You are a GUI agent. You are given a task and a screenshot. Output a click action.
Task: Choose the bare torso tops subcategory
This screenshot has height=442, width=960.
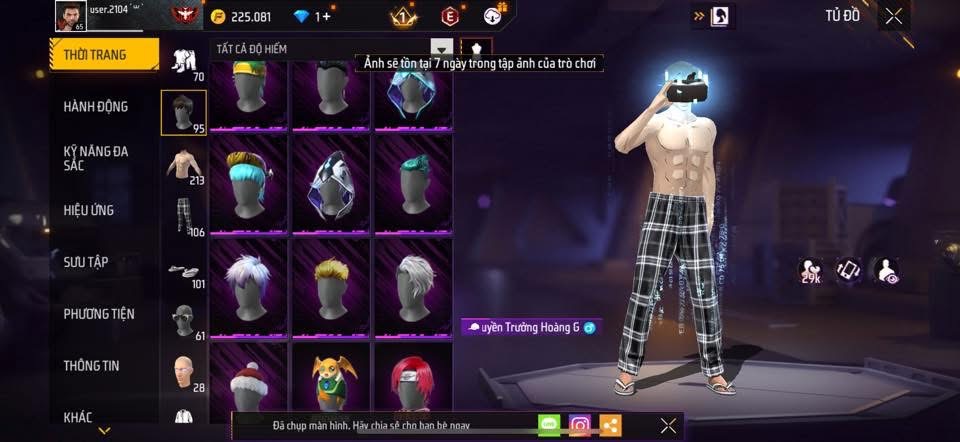coord(183,164)
